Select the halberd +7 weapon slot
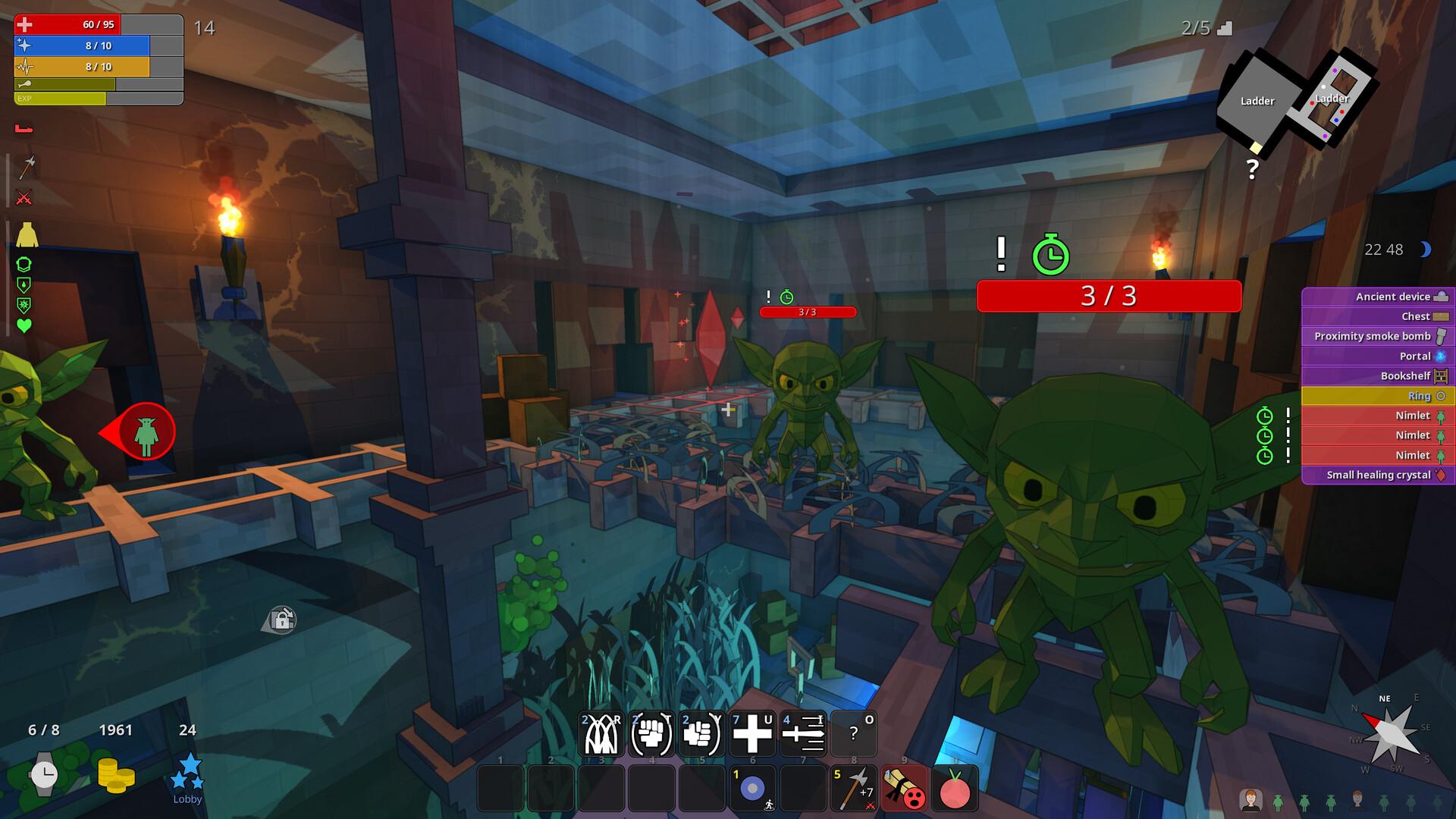Screen dimensions: 1456x819 coord(855,788)
